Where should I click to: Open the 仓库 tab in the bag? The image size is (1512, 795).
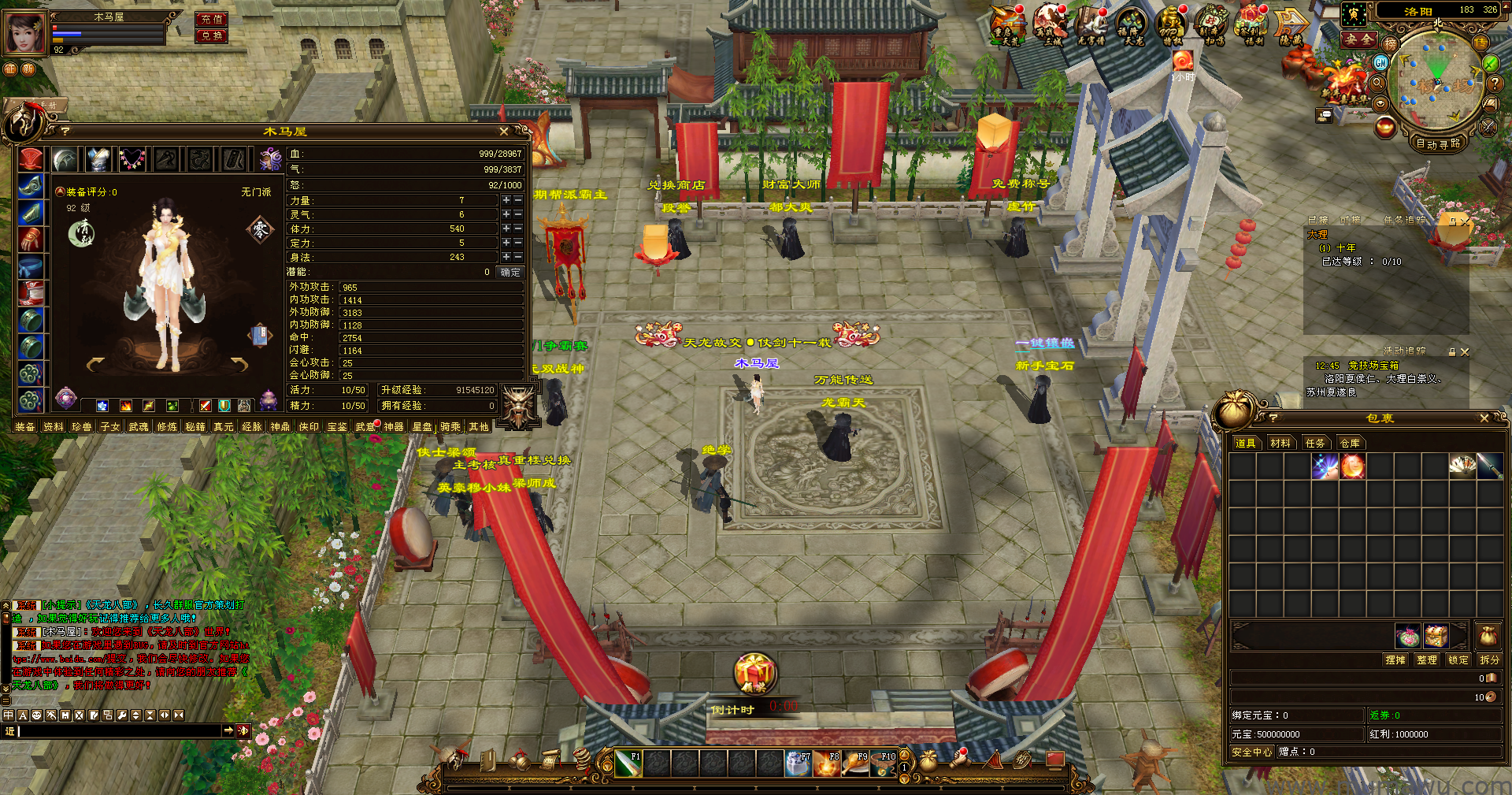click(x=1350, y=443)
